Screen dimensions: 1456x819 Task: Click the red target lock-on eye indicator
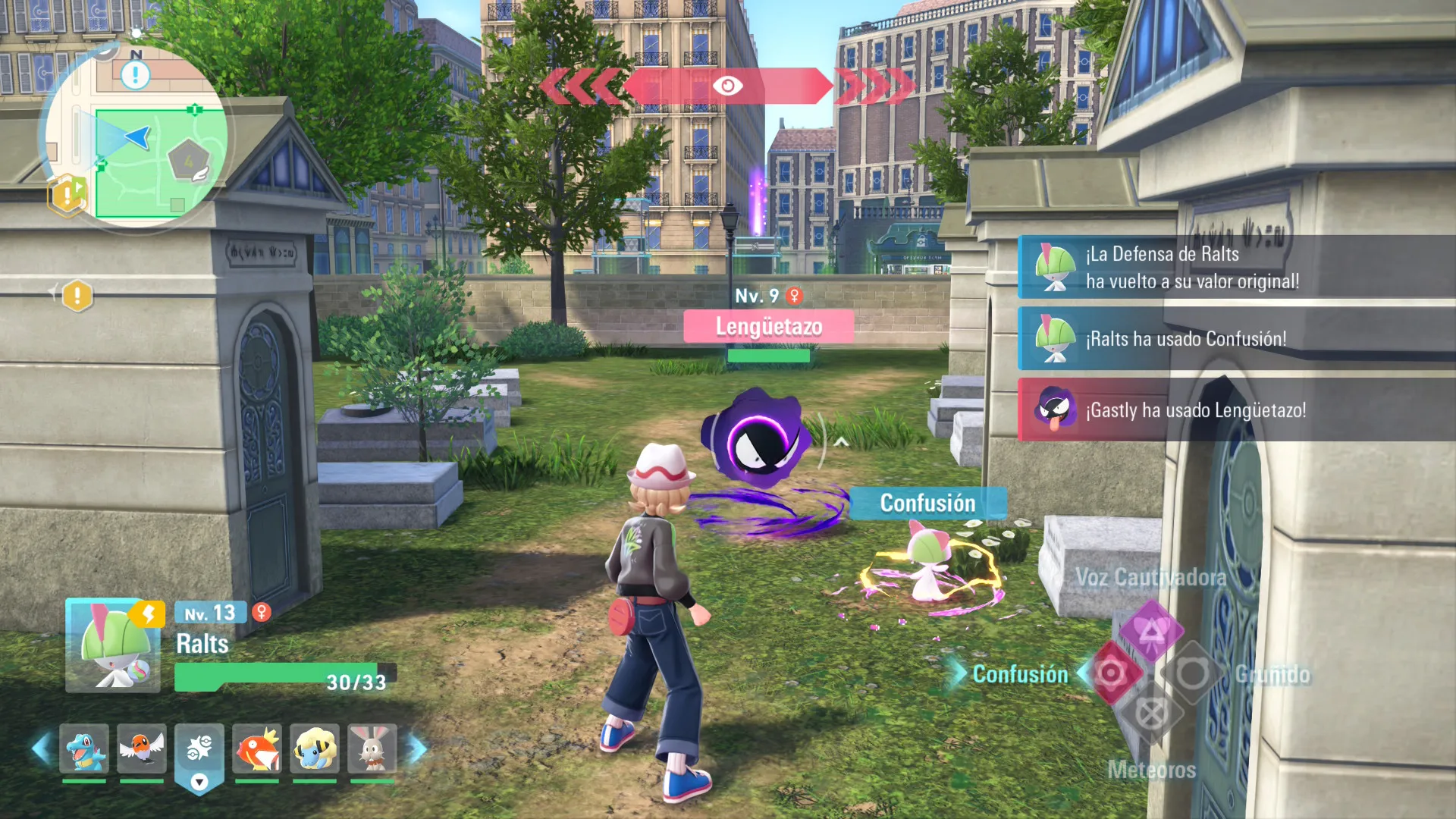[727, 86]
